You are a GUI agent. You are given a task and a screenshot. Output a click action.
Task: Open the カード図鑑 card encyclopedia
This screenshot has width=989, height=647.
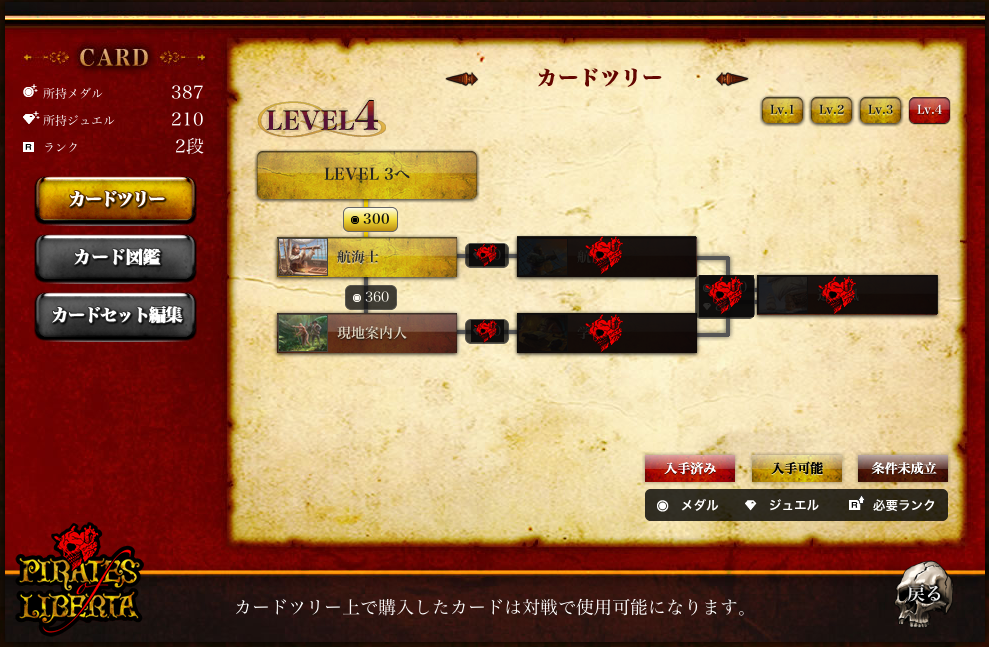click(x=116, y=257)
